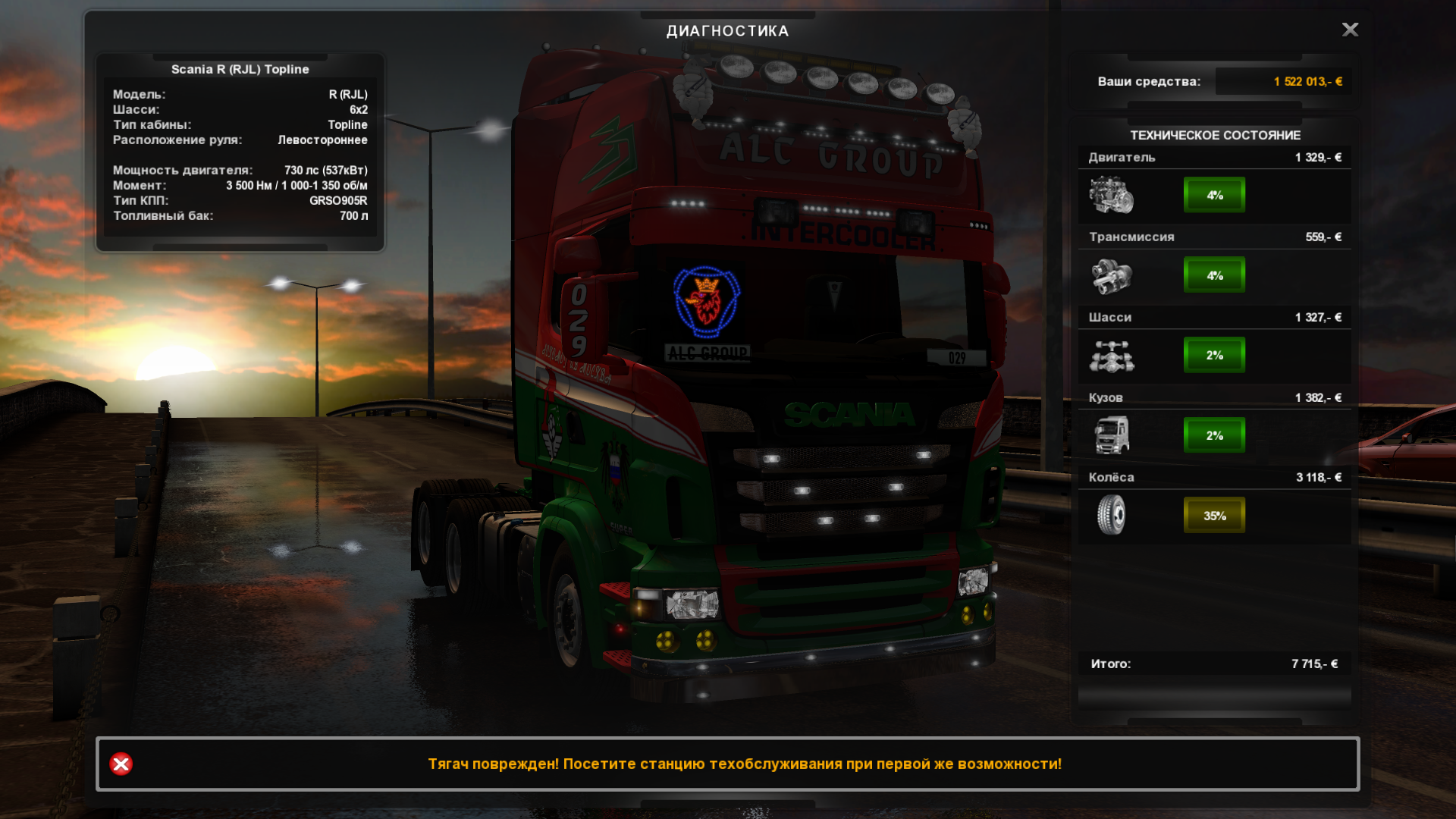Choose the chassis component icon

1112,356
